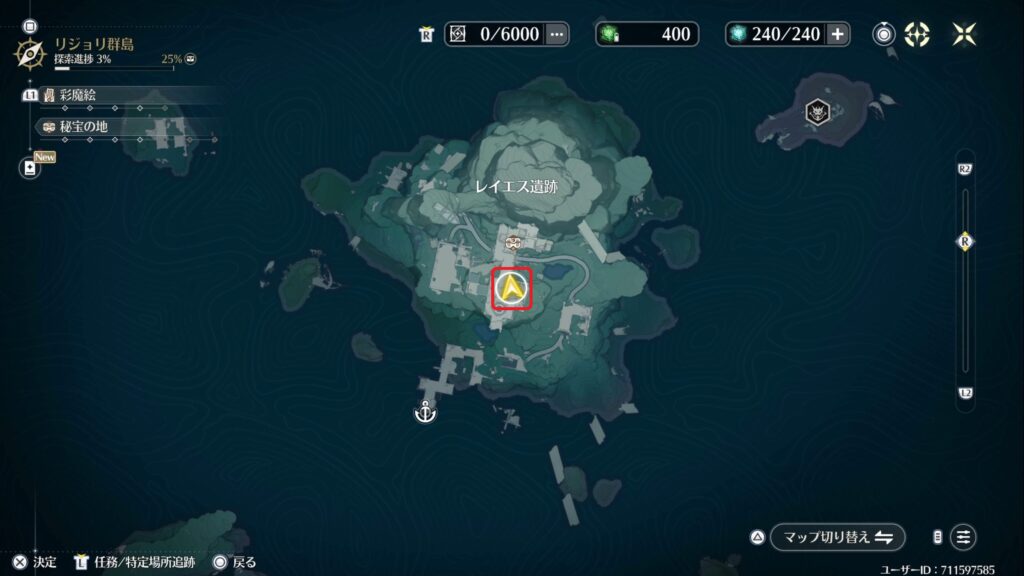Open the more options button beside 0/6000

(x=557, y=34)
